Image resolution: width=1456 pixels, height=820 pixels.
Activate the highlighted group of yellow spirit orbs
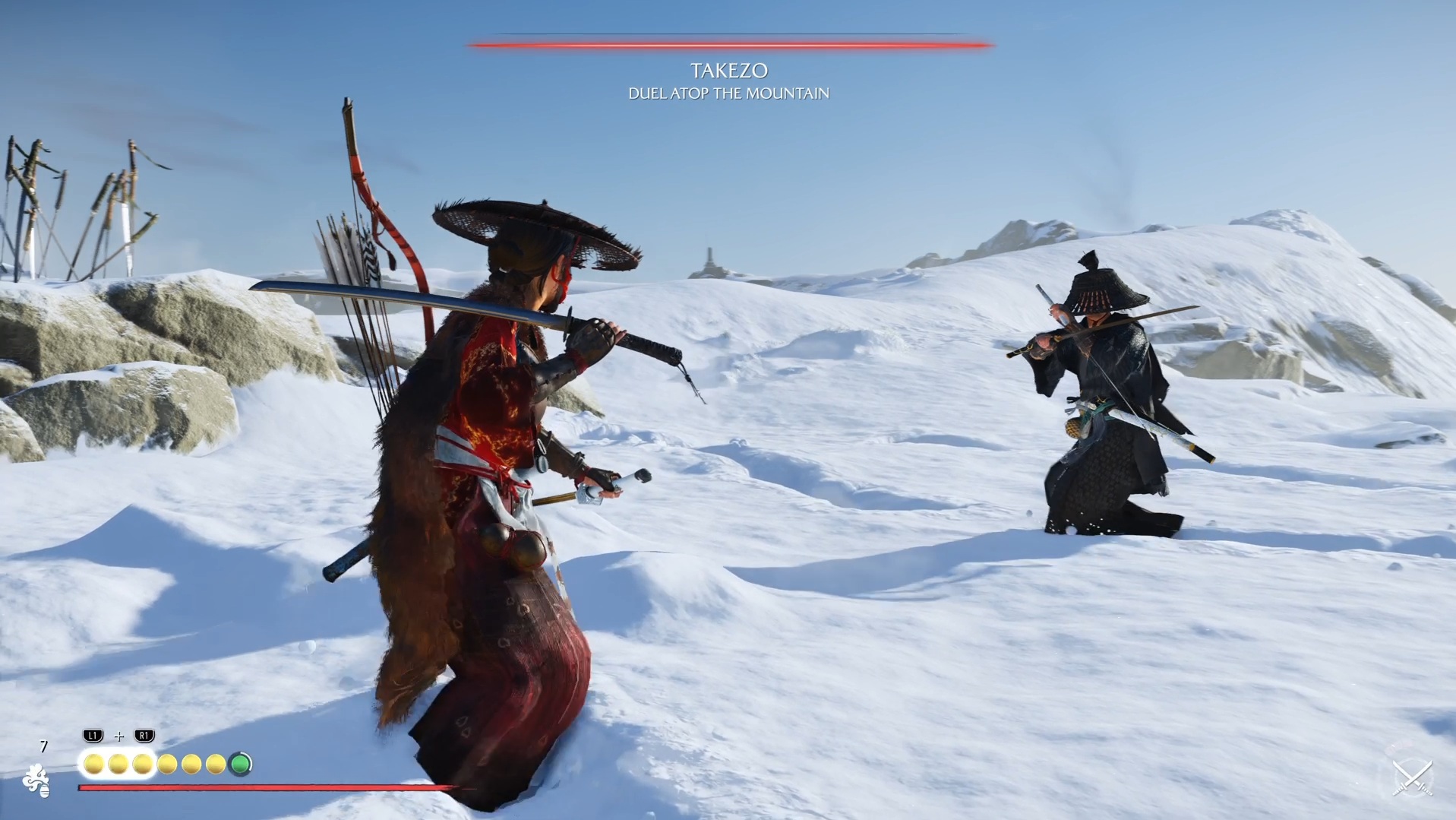(118, 764)
